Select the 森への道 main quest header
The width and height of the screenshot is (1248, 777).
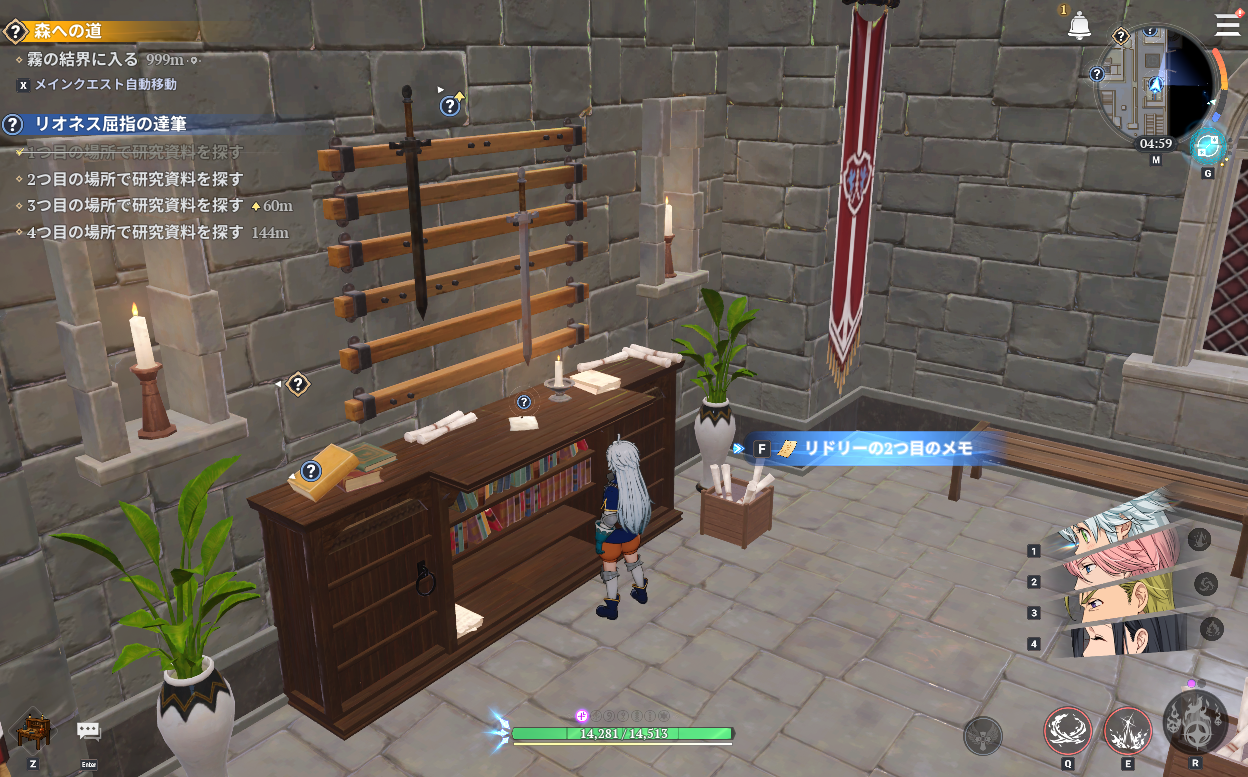[x=70, y=32]
